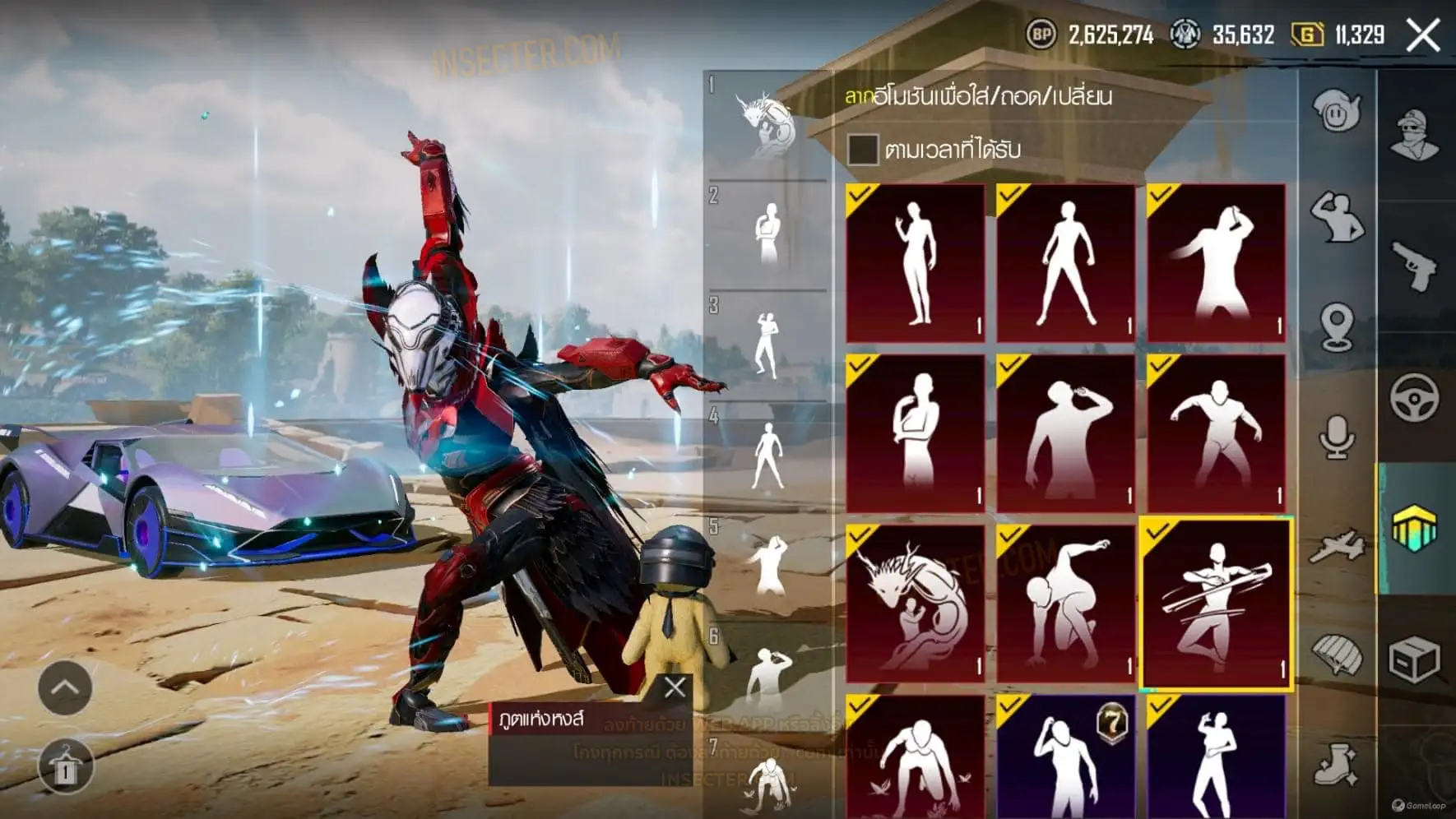1456x819 pixels.
Task: Open the crate box category tab
Action: point(1415,659)
